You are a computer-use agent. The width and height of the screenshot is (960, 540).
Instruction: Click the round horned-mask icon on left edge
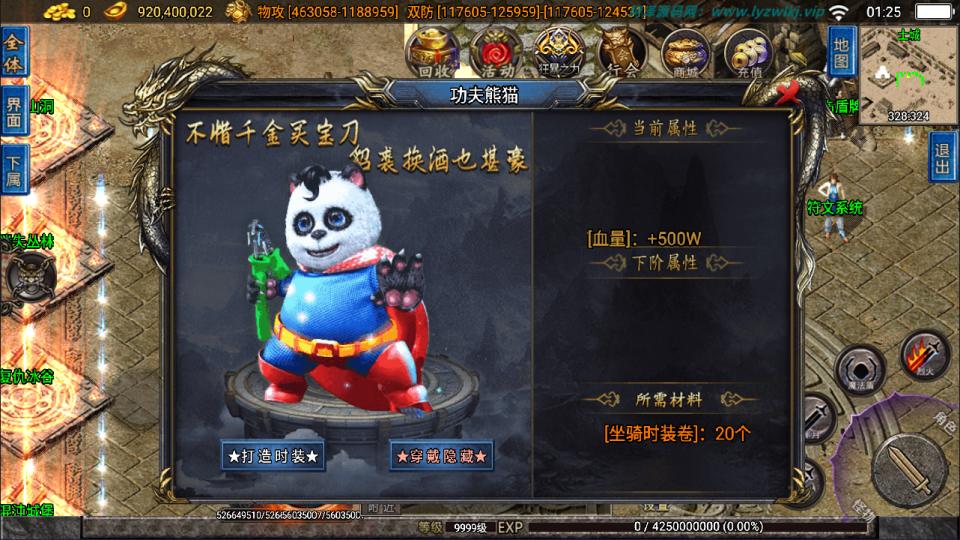[28, 274]
